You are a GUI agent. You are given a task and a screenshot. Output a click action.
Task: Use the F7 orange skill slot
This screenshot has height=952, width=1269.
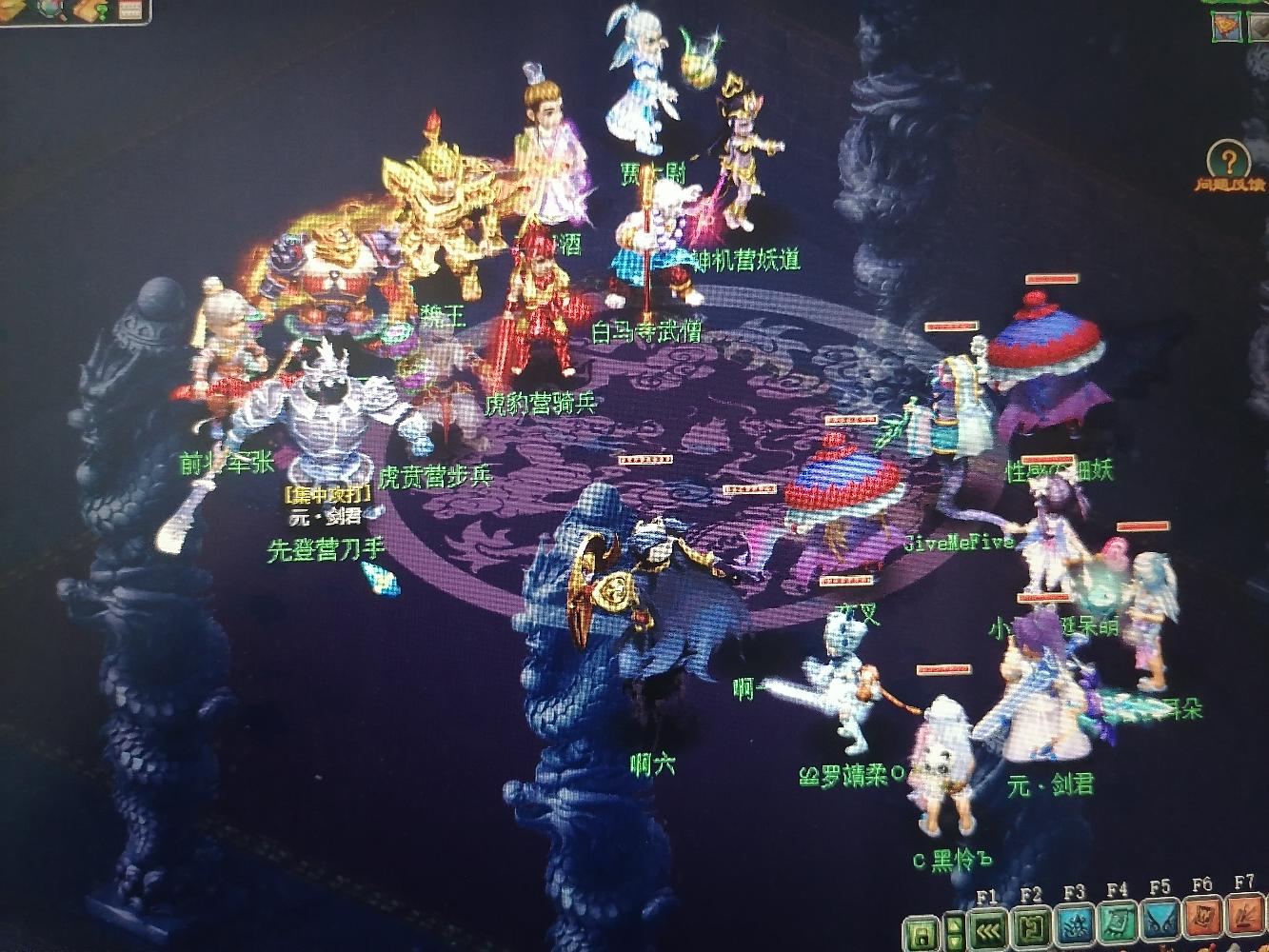pos(1245,922)
